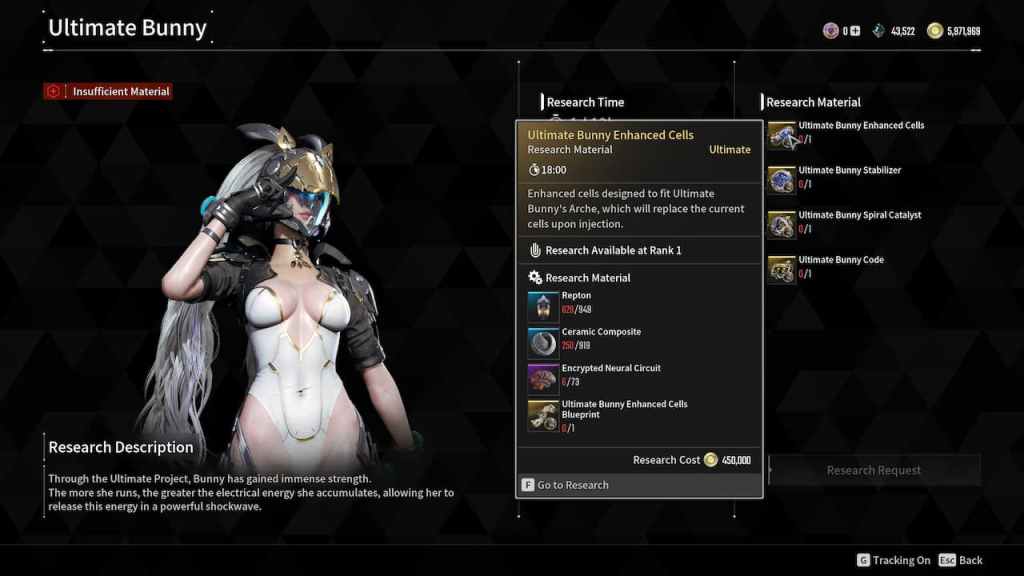Click the Research Request button
Image resolution: width=1024 pixels, height=576 pixels.
[x=873, y=470]
